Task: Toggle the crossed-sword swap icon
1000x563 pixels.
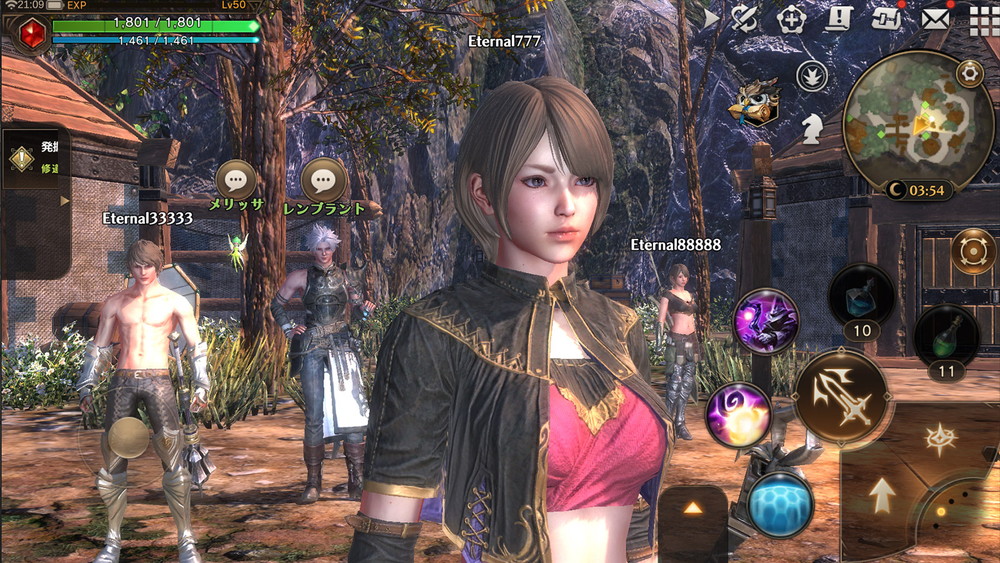Action: click(x=744, y=18)
